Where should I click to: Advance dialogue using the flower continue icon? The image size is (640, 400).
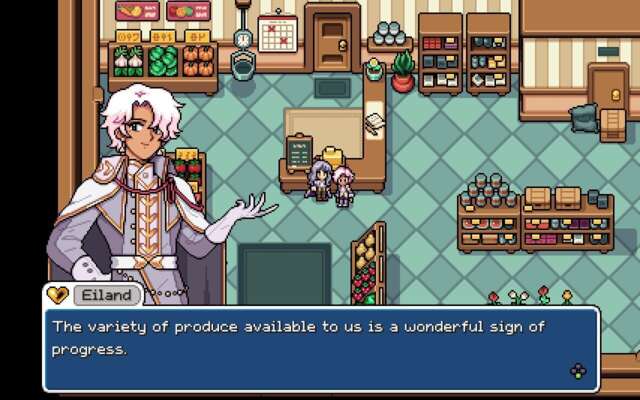click(578, 371)
